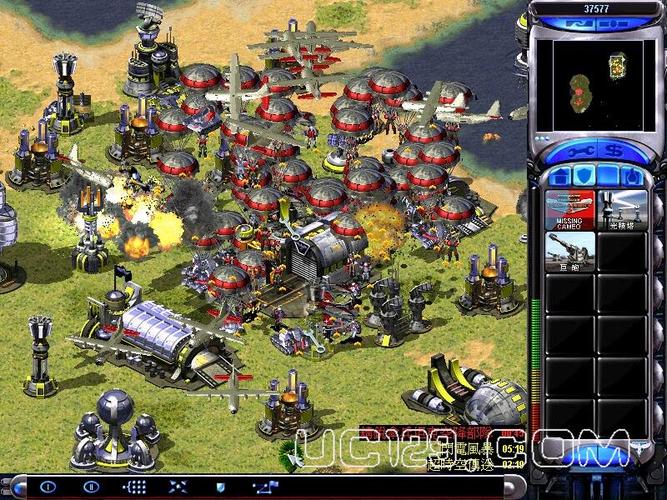Activate the scatter X command button
The width and height of the screenshot is (667, 500).
pos(176,487)
